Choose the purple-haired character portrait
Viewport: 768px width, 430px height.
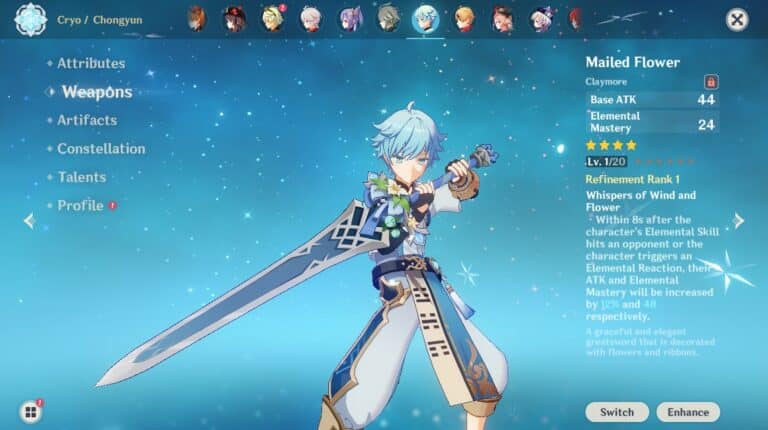coord(350,19)
